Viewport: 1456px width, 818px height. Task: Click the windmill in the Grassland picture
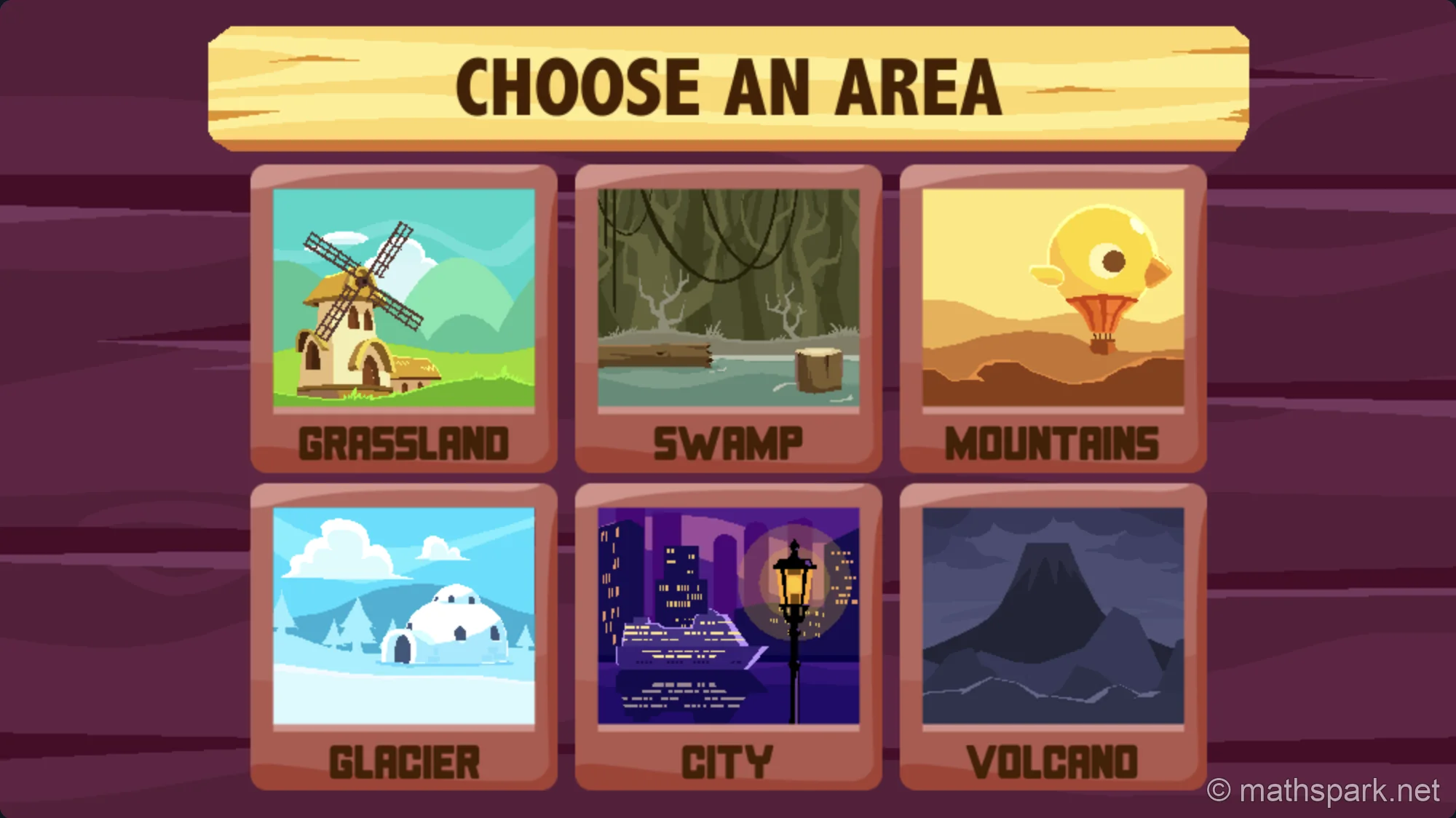pyautogui.click(x=360, y=320)
